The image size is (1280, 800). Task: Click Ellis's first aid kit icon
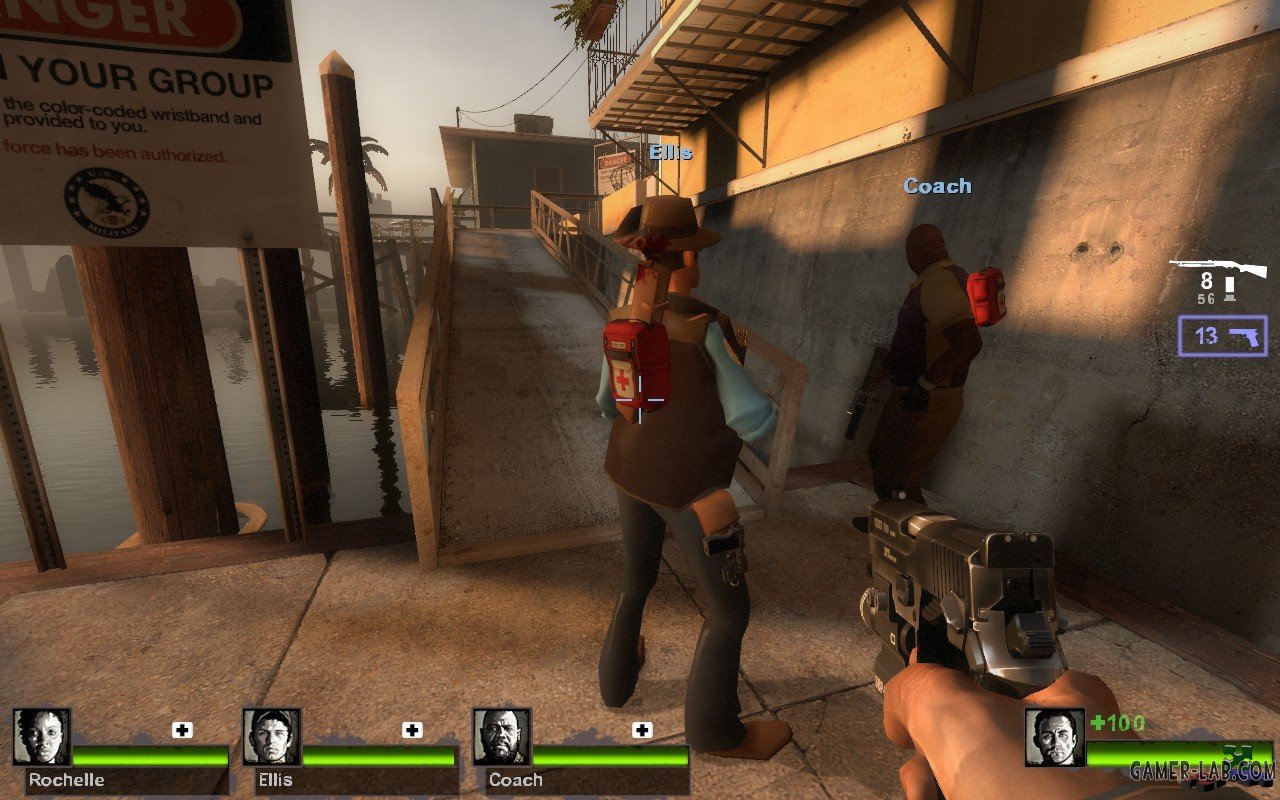[x=412, y=730]
